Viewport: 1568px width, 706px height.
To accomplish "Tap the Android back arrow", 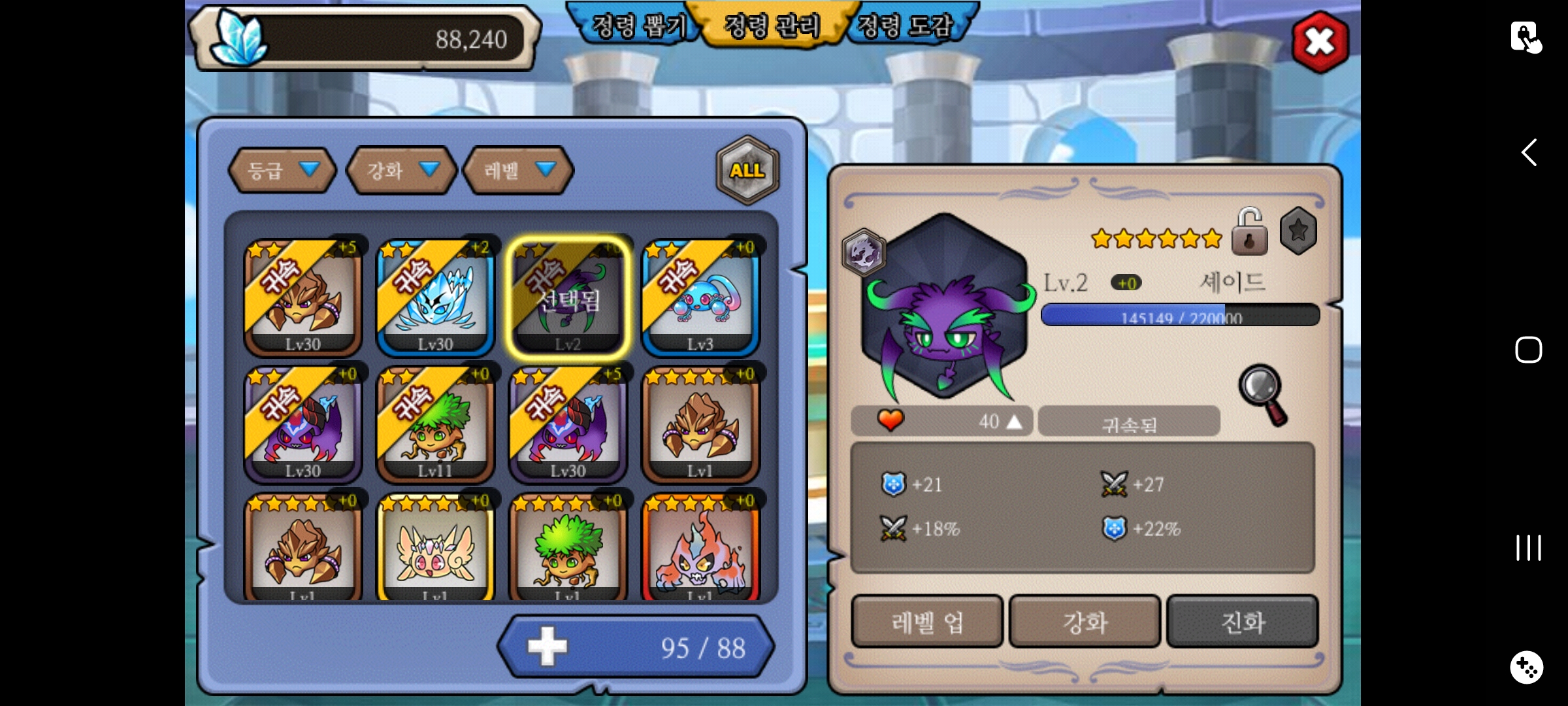I will tap(1529, 153).
